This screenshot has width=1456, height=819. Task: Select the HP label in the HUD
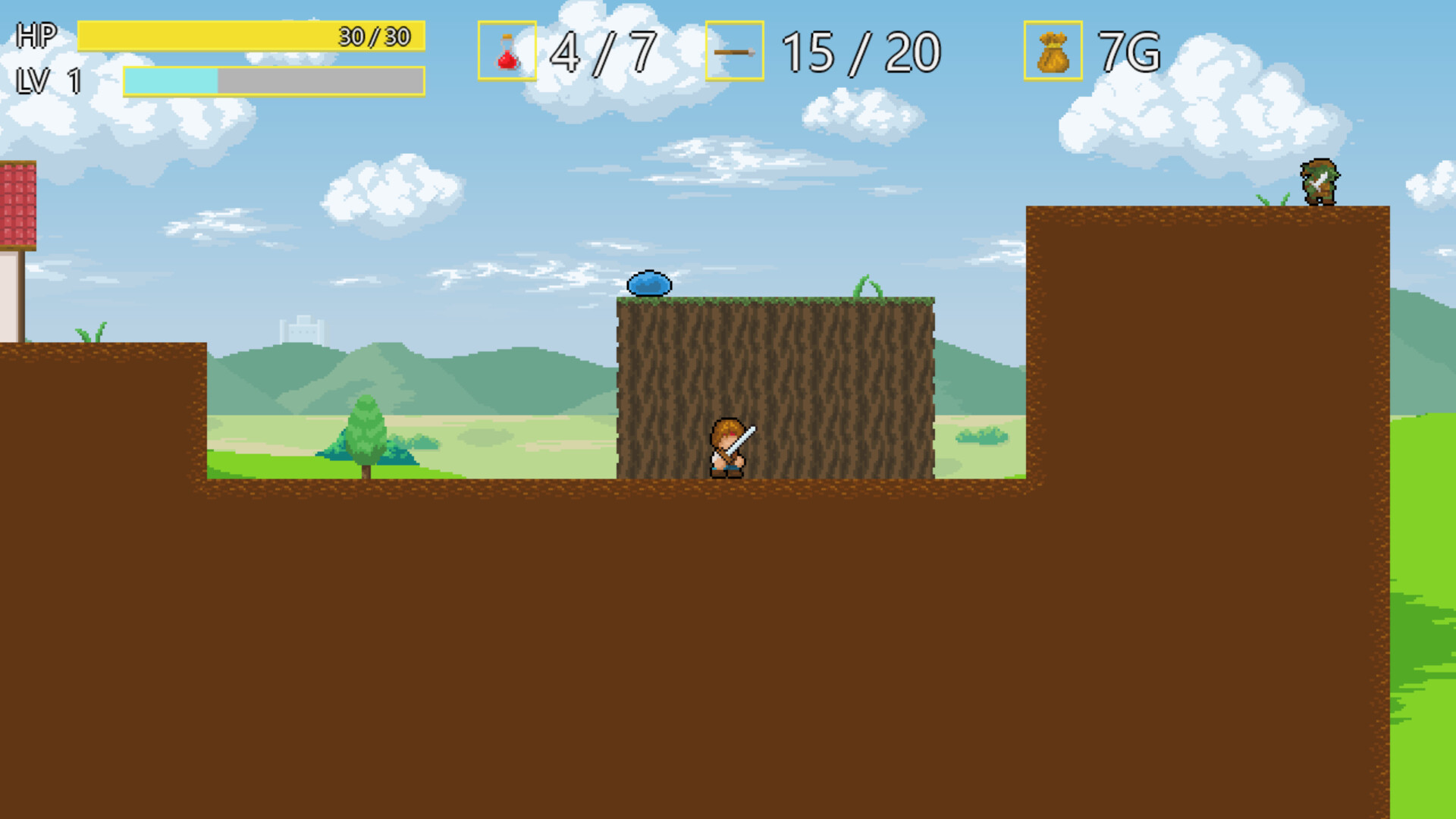pyautogui.click(x=35, y=34)
